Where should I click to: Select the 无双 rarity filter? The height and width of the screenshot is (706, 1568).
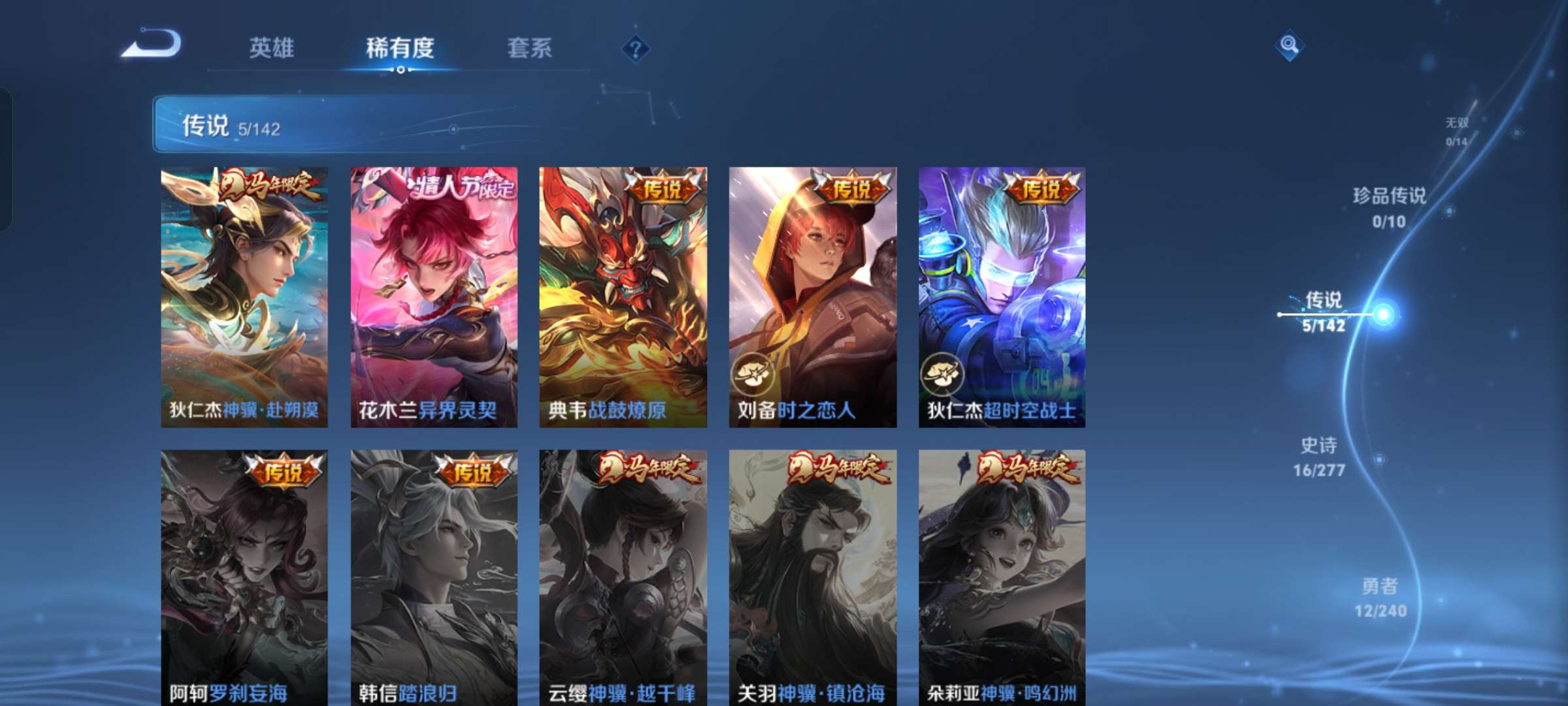[x=1456, y=128]
